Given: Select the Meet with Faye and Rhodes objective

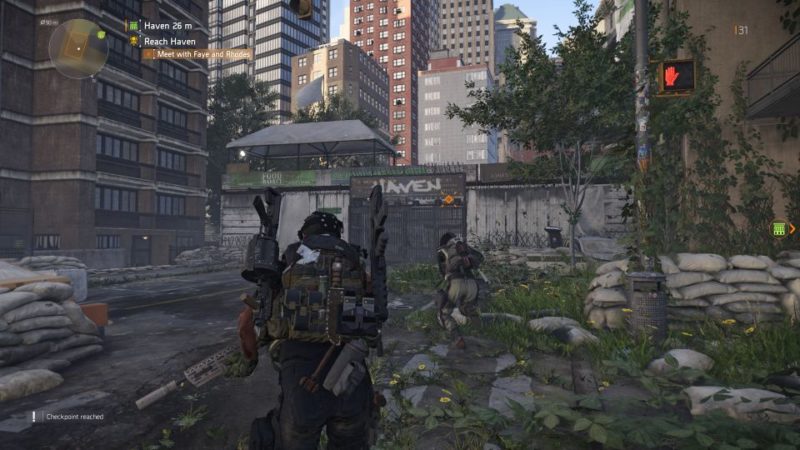Looking at the screenshot, I should [196, 54].
